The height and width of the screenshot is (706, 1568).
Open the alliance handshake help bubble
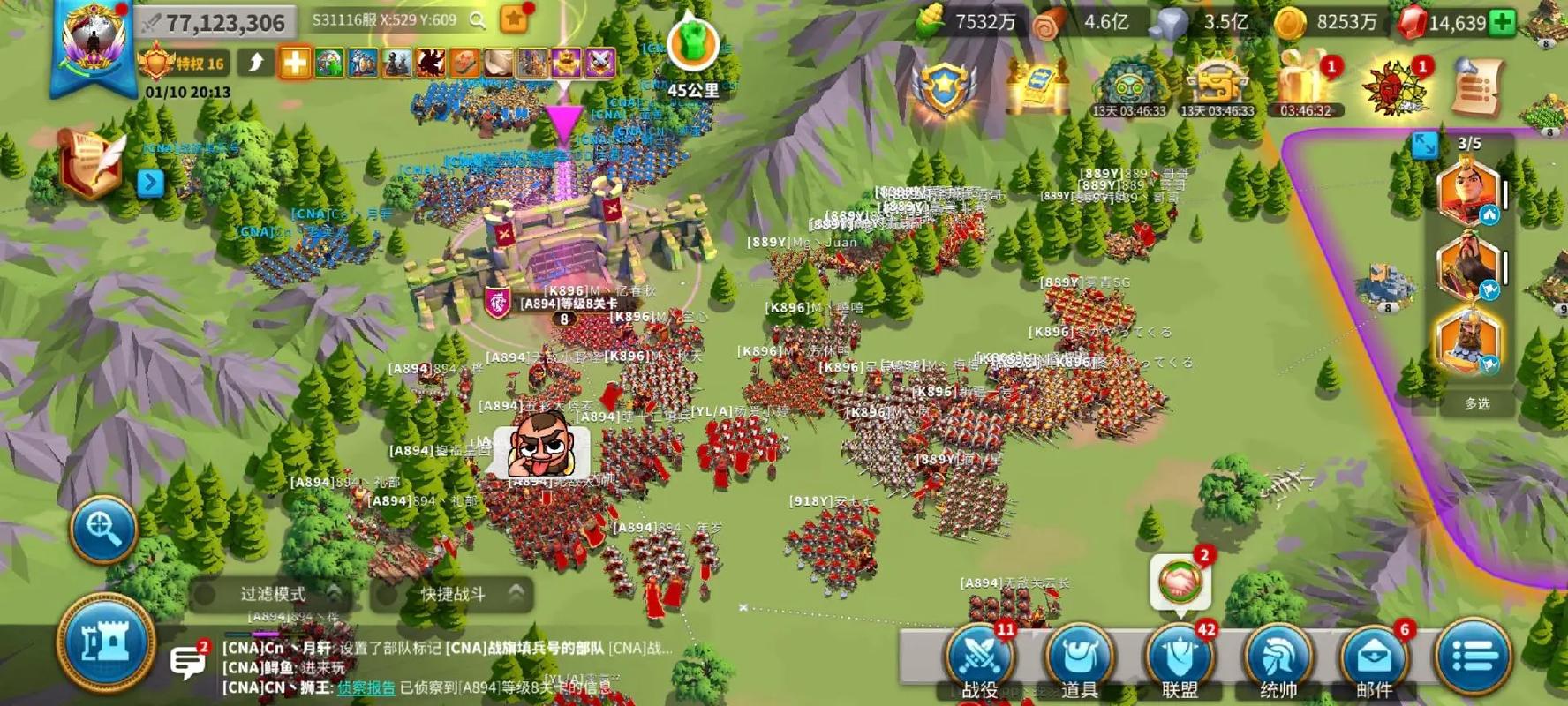coord(1180,582)
